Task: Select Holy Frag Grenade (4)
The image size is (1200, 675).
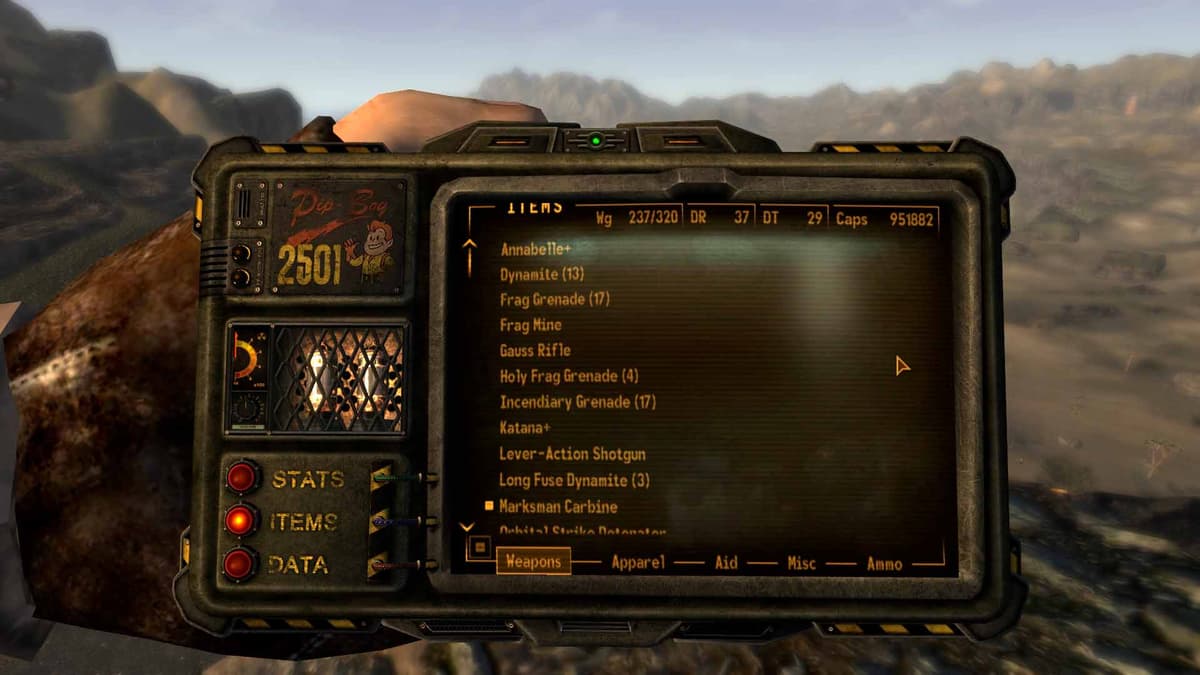Action: pyautogui.click(x=568, y=376)
